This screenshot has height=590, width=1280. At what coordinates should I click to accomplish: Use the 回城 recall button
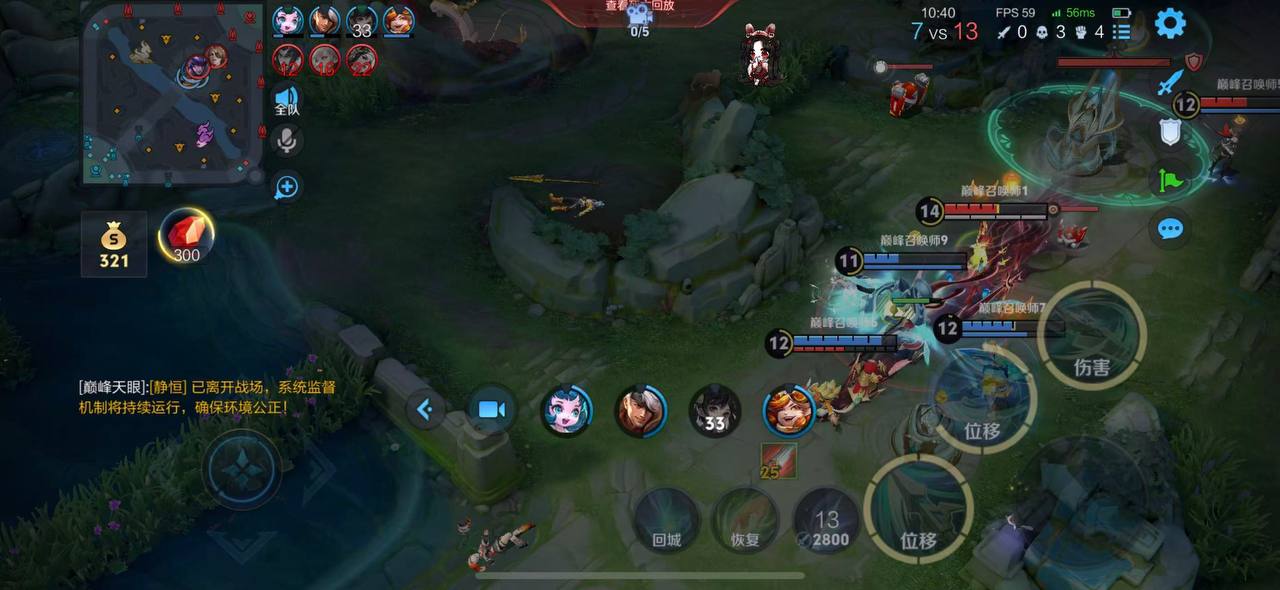point(667,520)
